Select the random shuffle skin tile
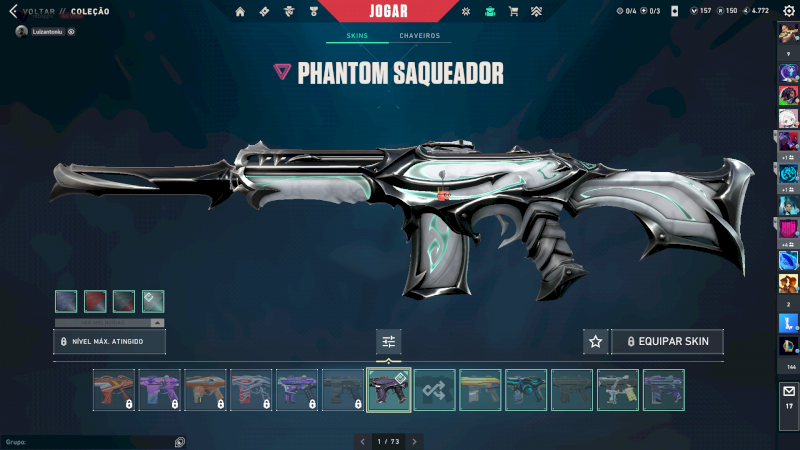800x450 pixels. coord(434,390)
